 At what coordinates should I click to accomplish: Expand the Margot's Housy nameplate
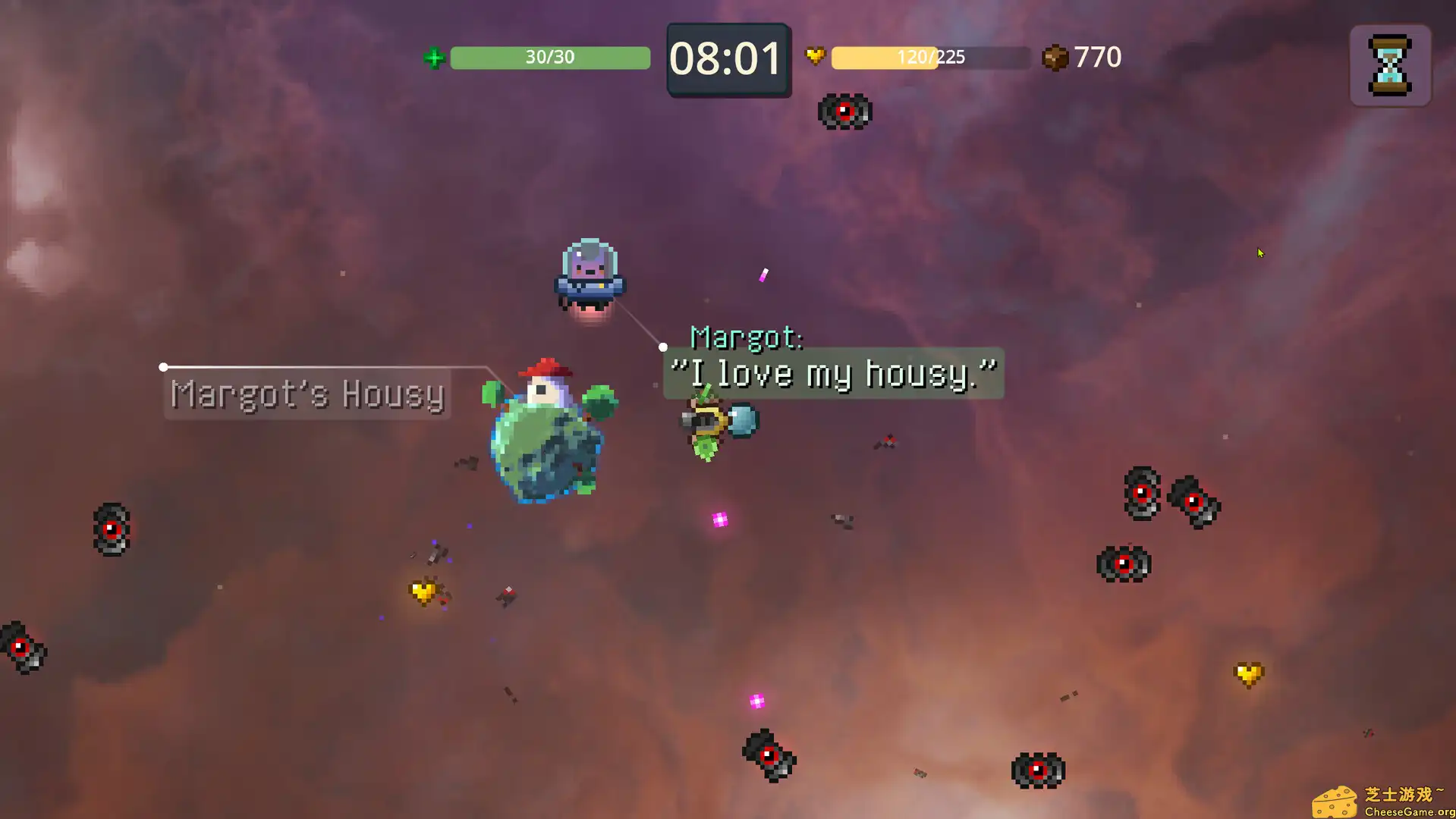[x=307, y=394]
